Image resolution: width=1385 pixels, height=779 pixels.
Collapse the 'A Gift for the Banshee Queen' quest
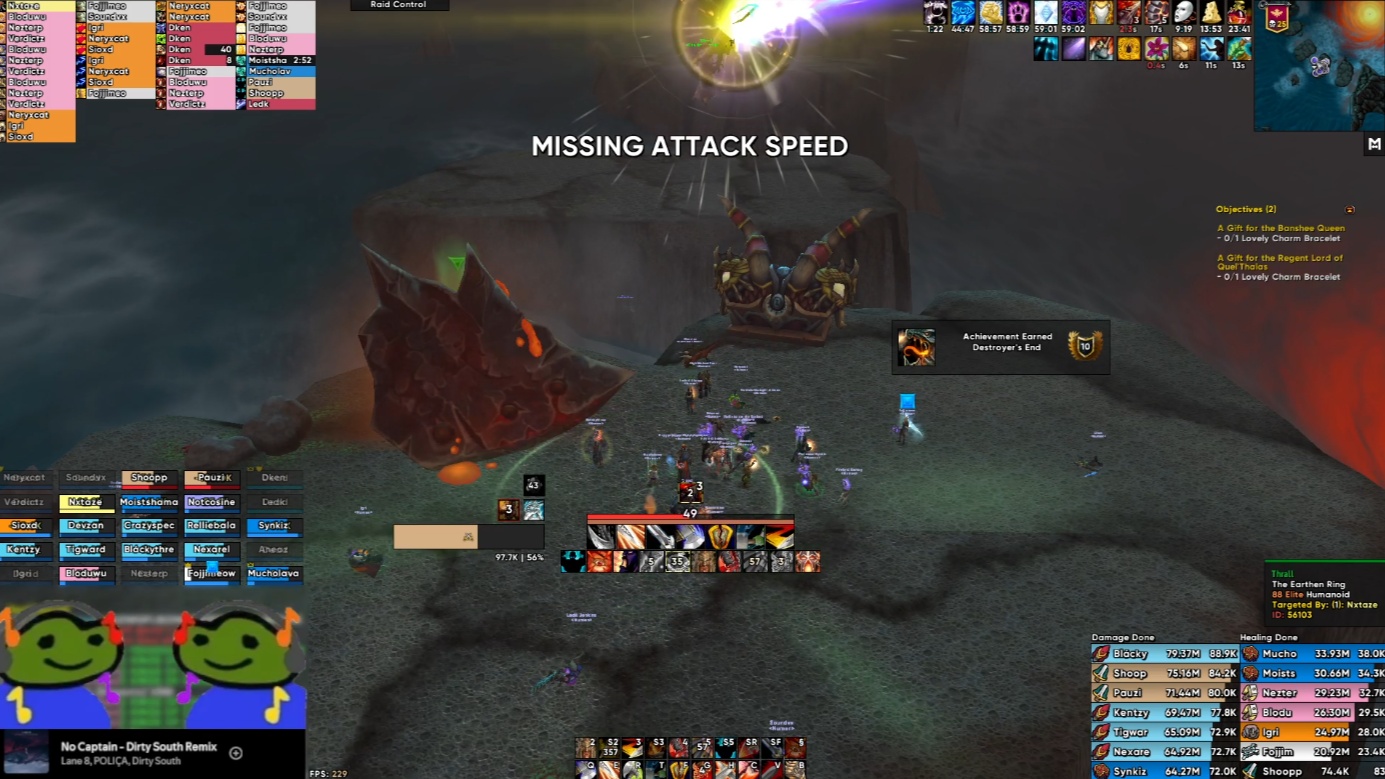point(1280,228)
